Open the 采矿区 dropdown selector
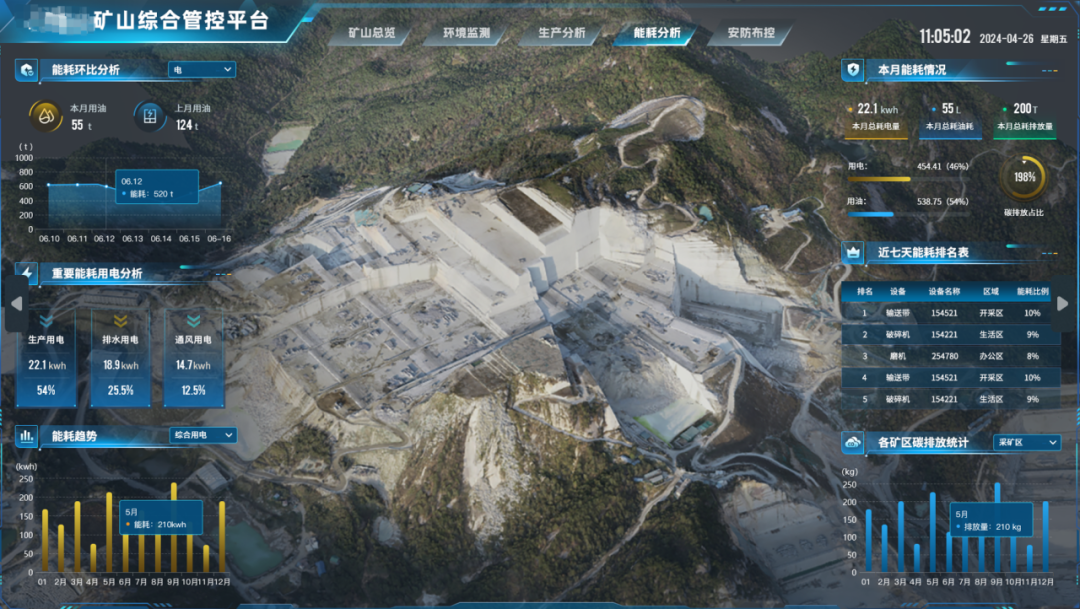Screen dimensions: 1080x609 pyautogui.click(x=1026, y=442)
